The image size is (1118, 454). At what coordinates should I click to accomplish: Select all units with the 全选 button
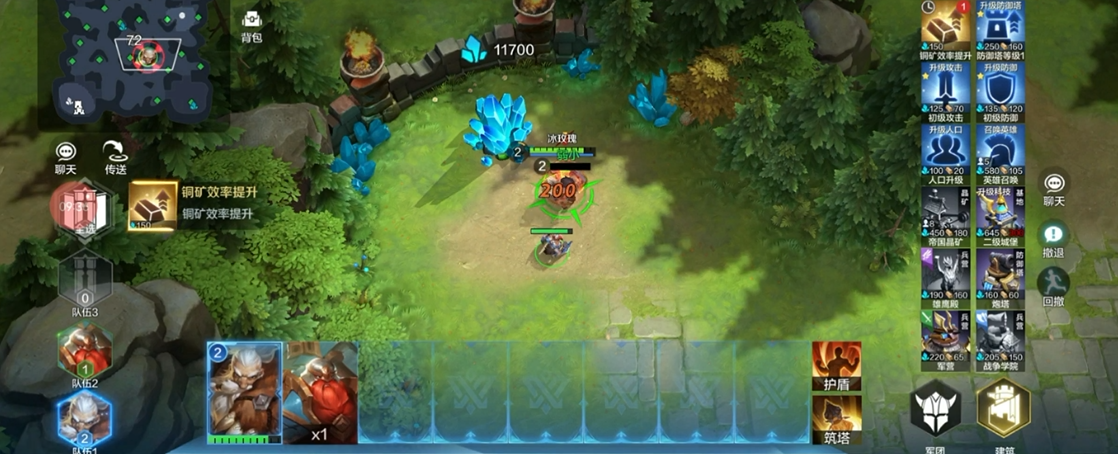83,209
